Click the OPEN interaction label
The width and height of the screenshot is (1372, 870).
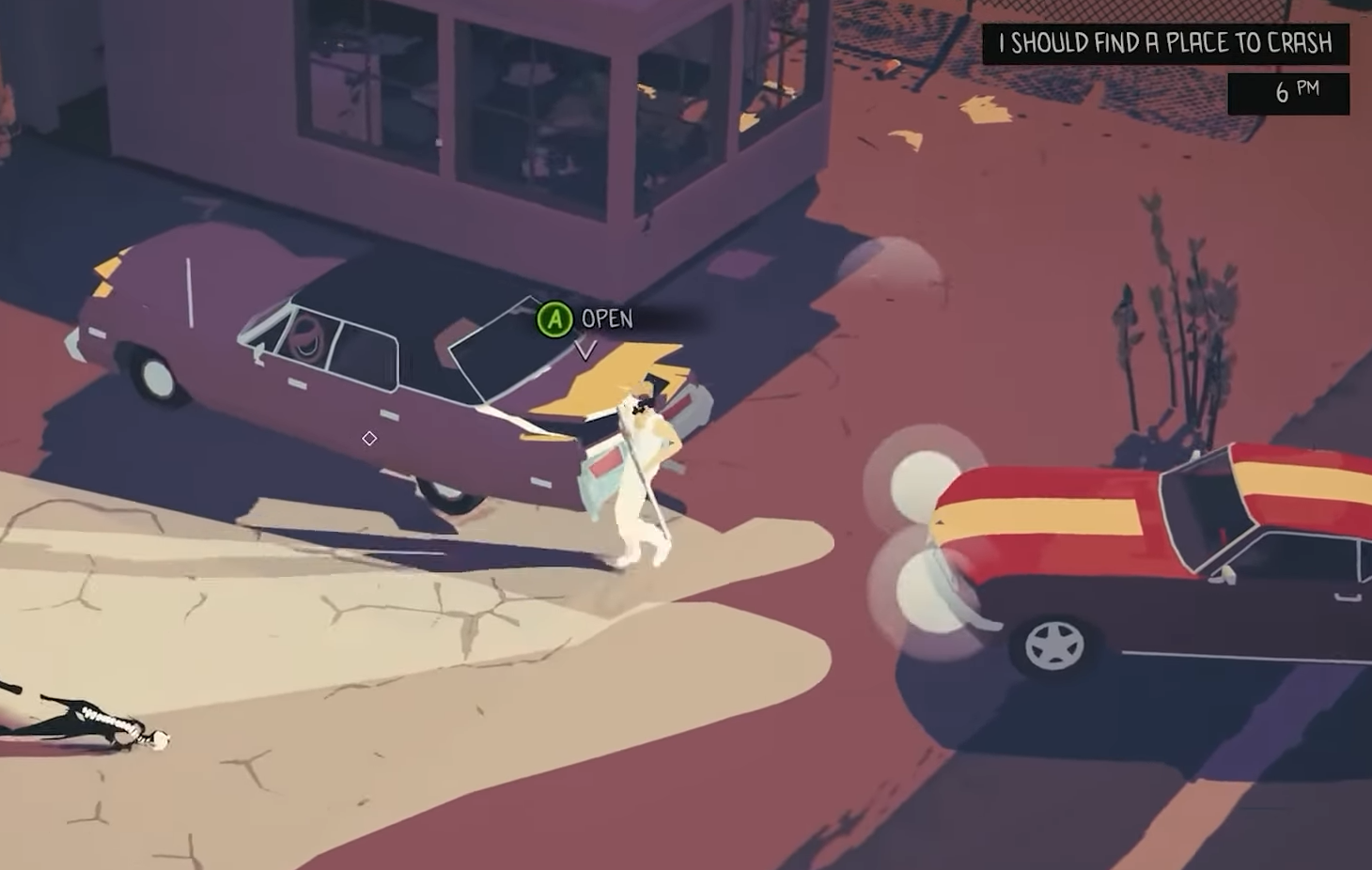pyautogui.click(x=605, y=320)
